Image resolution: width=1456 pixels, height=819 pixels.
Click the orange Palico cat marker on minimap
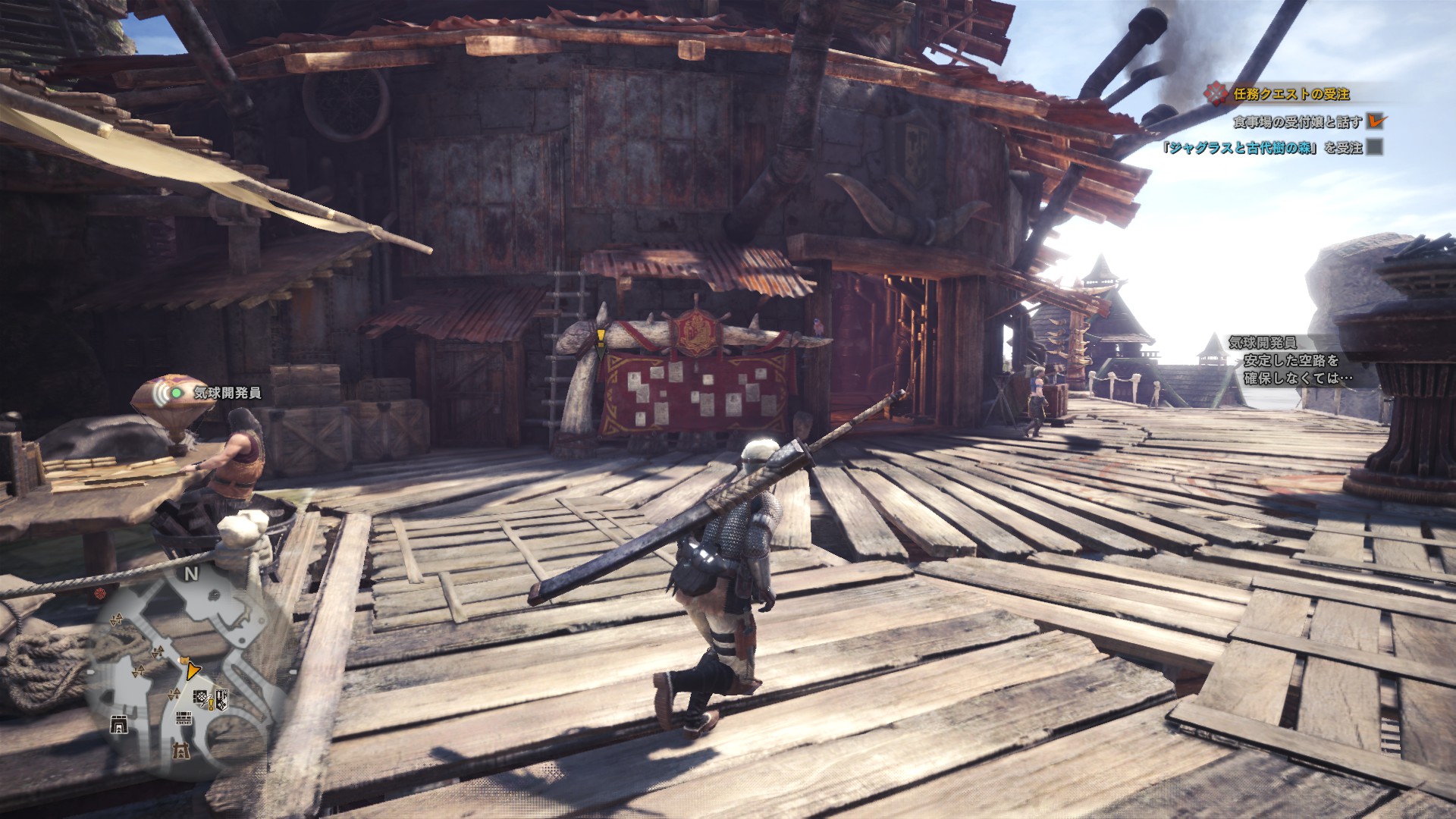point(183,660)
